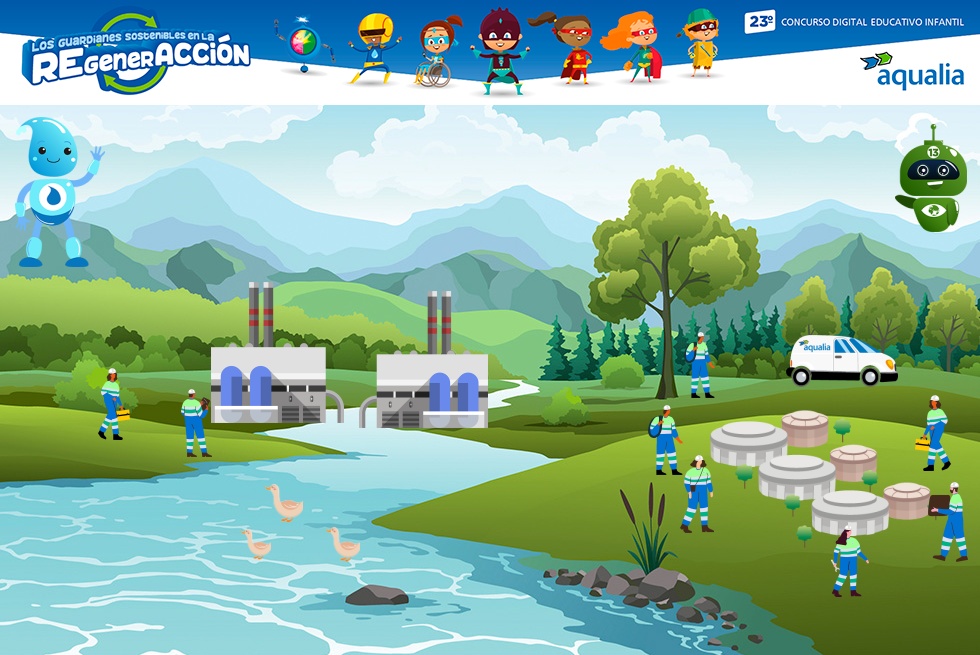Click the REgenerACCIÓN game logo

[136, 55]
